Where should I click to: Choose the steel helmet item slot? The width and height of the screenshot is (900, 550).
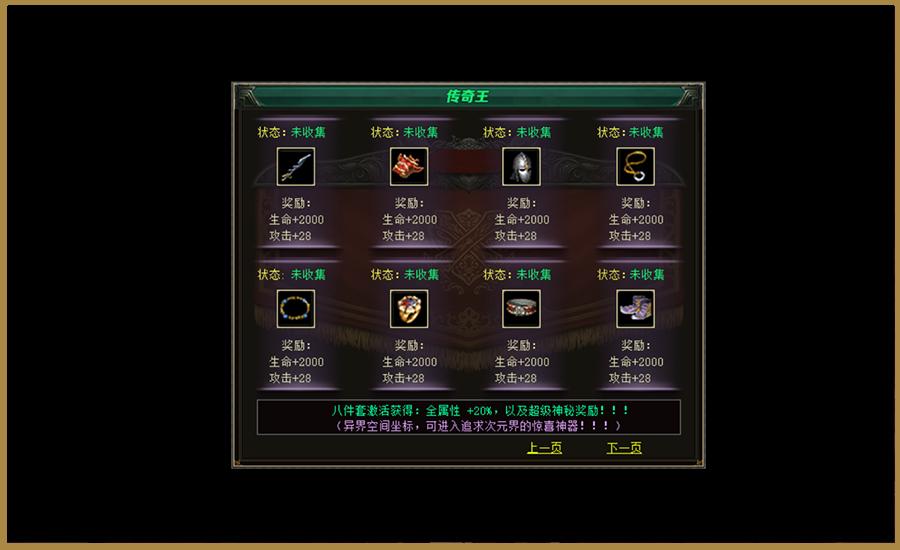click(x=521, y=166)
